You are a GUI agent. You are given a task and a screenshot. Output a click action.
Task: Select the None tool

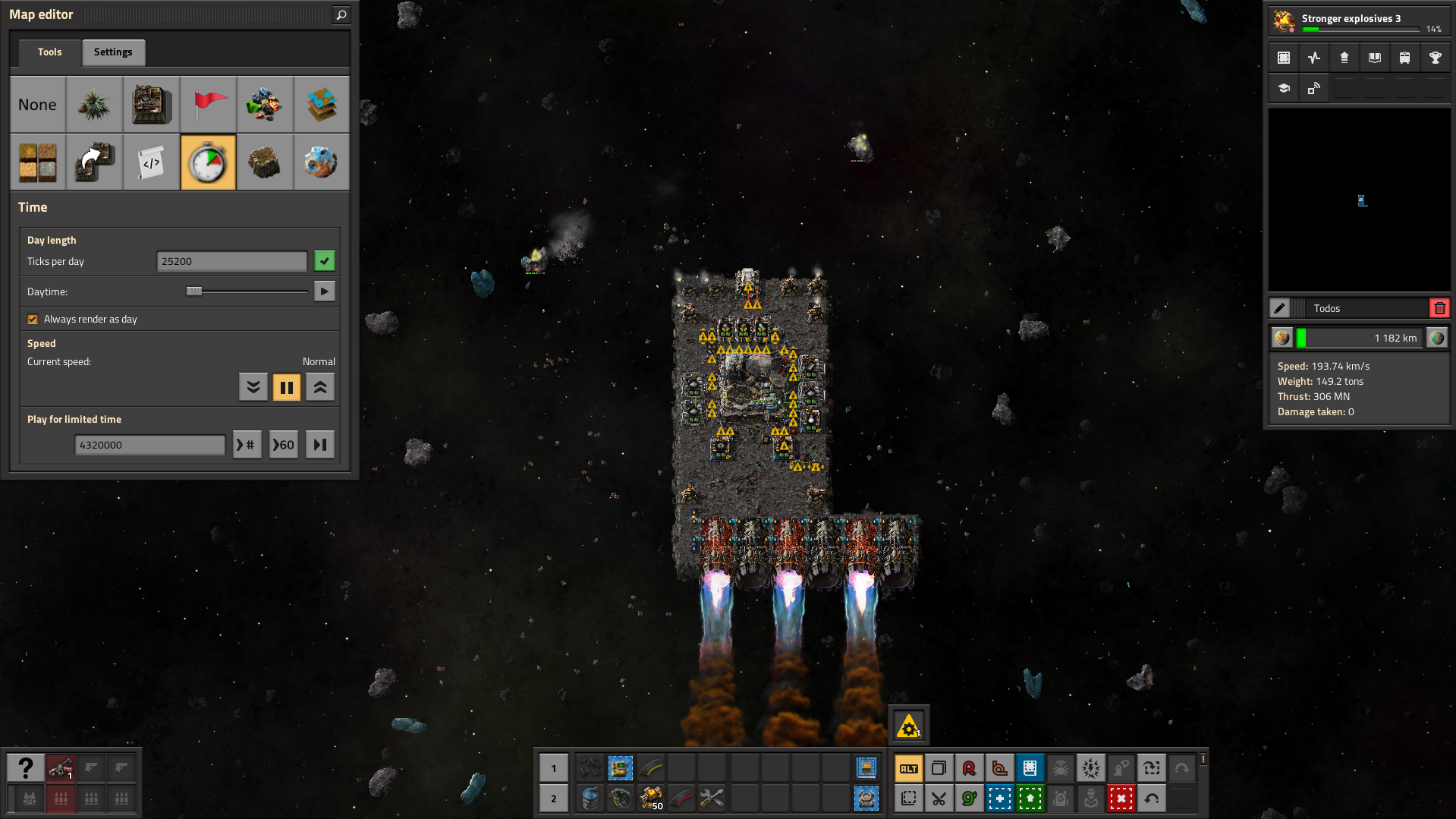click(x=37, y=105)
